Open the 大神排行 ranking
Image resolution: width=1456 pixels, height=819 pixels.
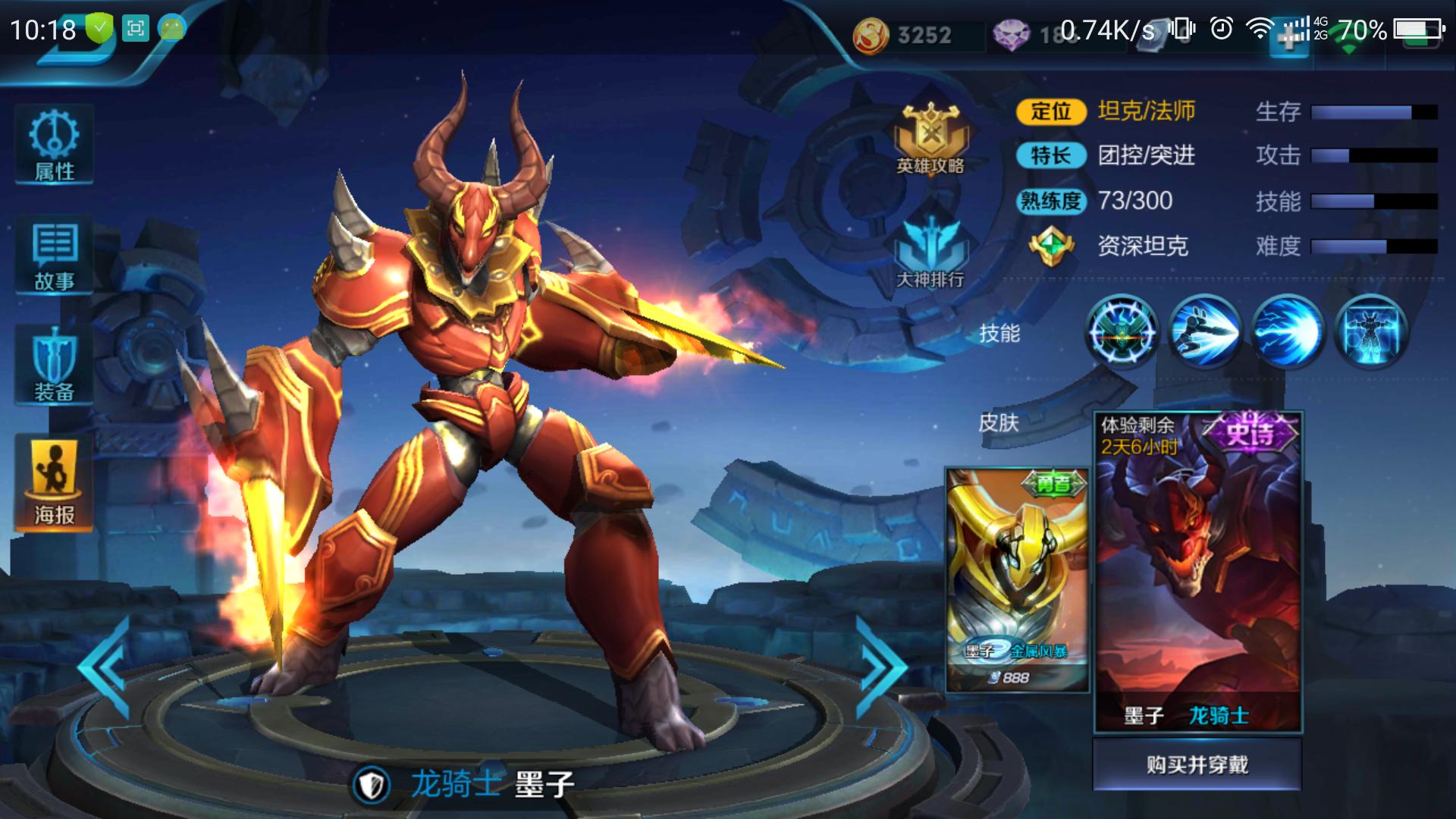click(930, 252)
